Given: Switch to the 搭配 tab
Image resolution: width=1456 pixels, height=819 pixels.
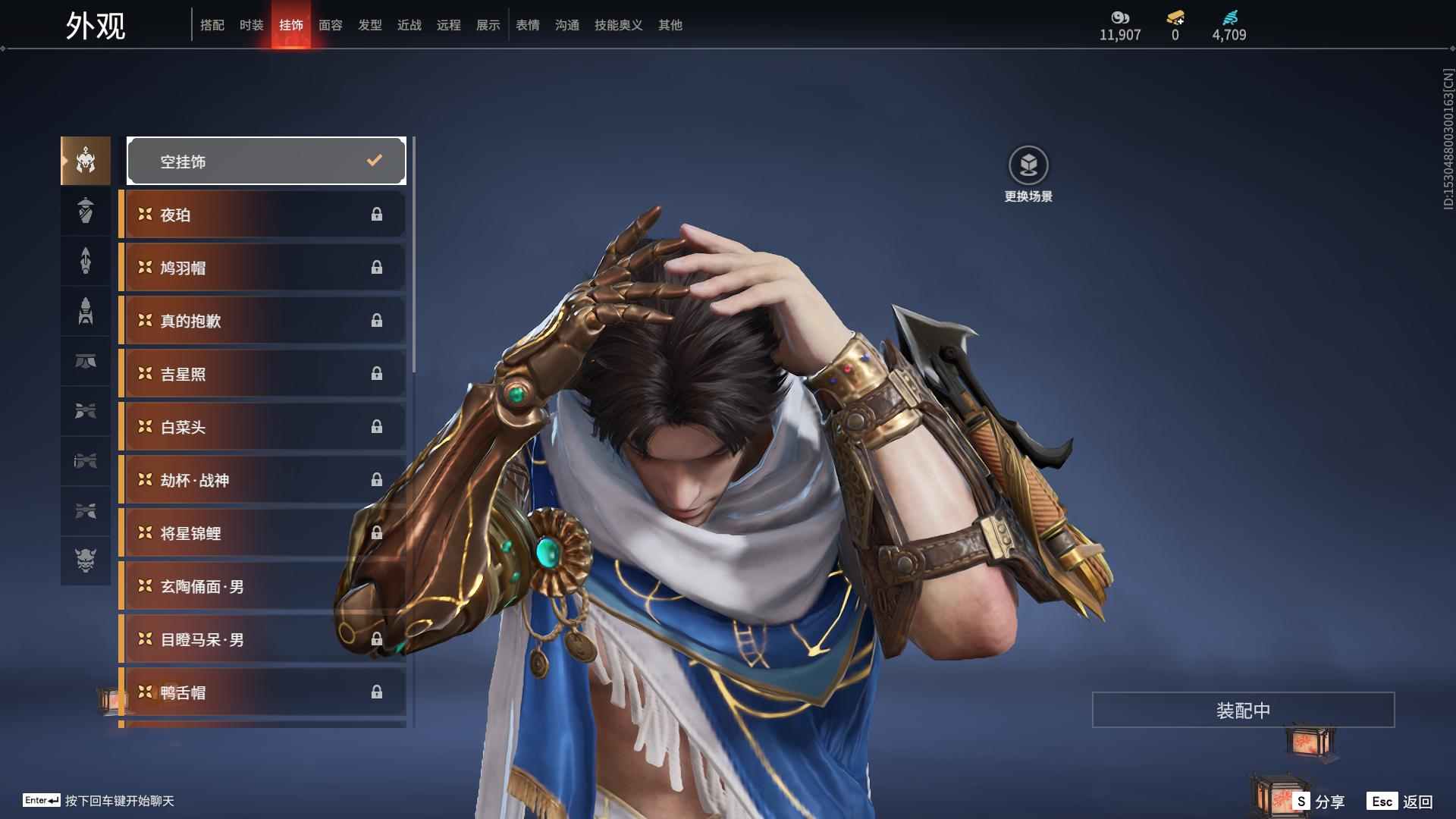Looking at the screenshot, I should point(212,25).
